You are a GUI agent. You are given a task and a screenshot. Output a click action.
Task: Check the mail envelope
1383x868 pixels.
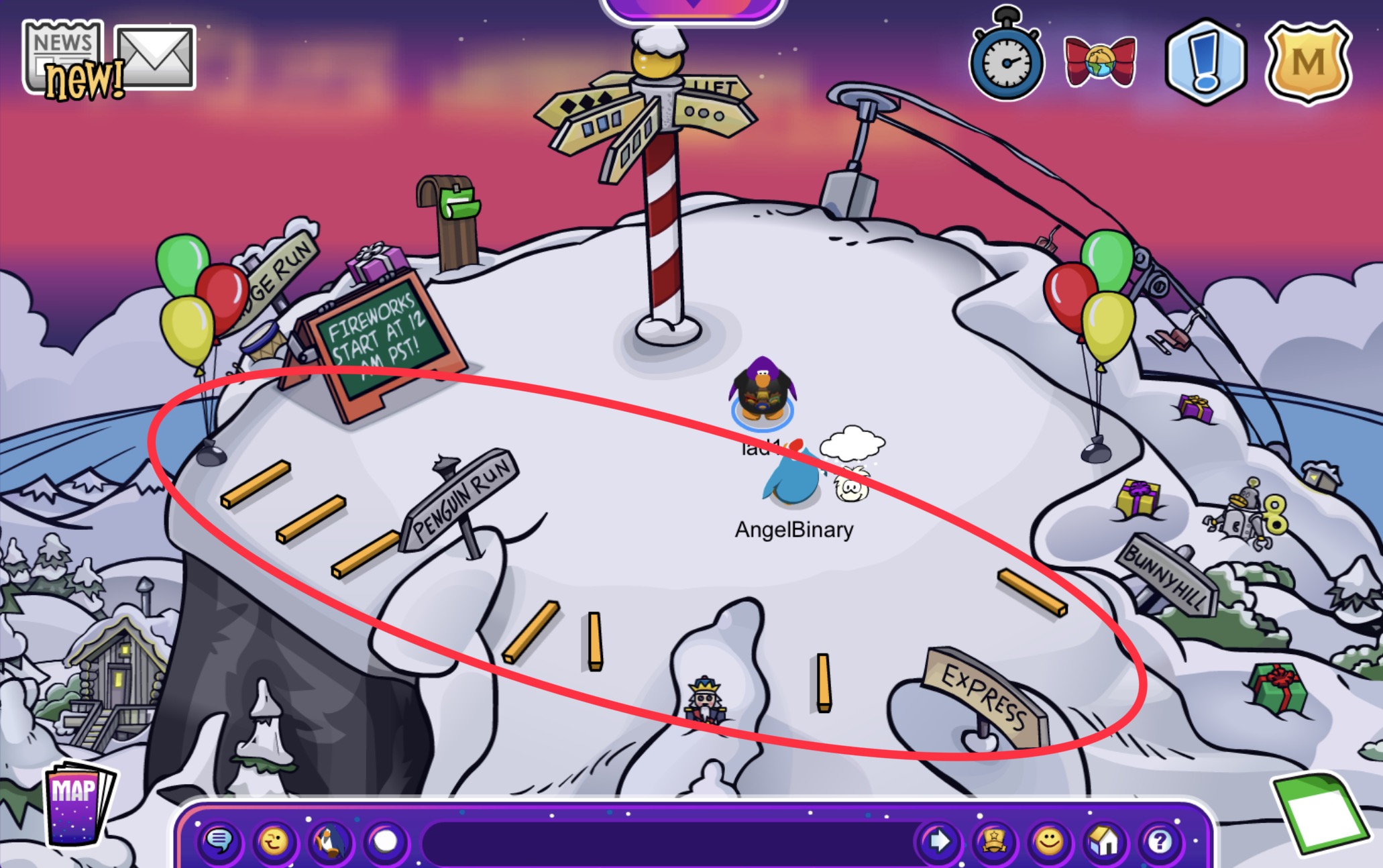tap(156, 57)
